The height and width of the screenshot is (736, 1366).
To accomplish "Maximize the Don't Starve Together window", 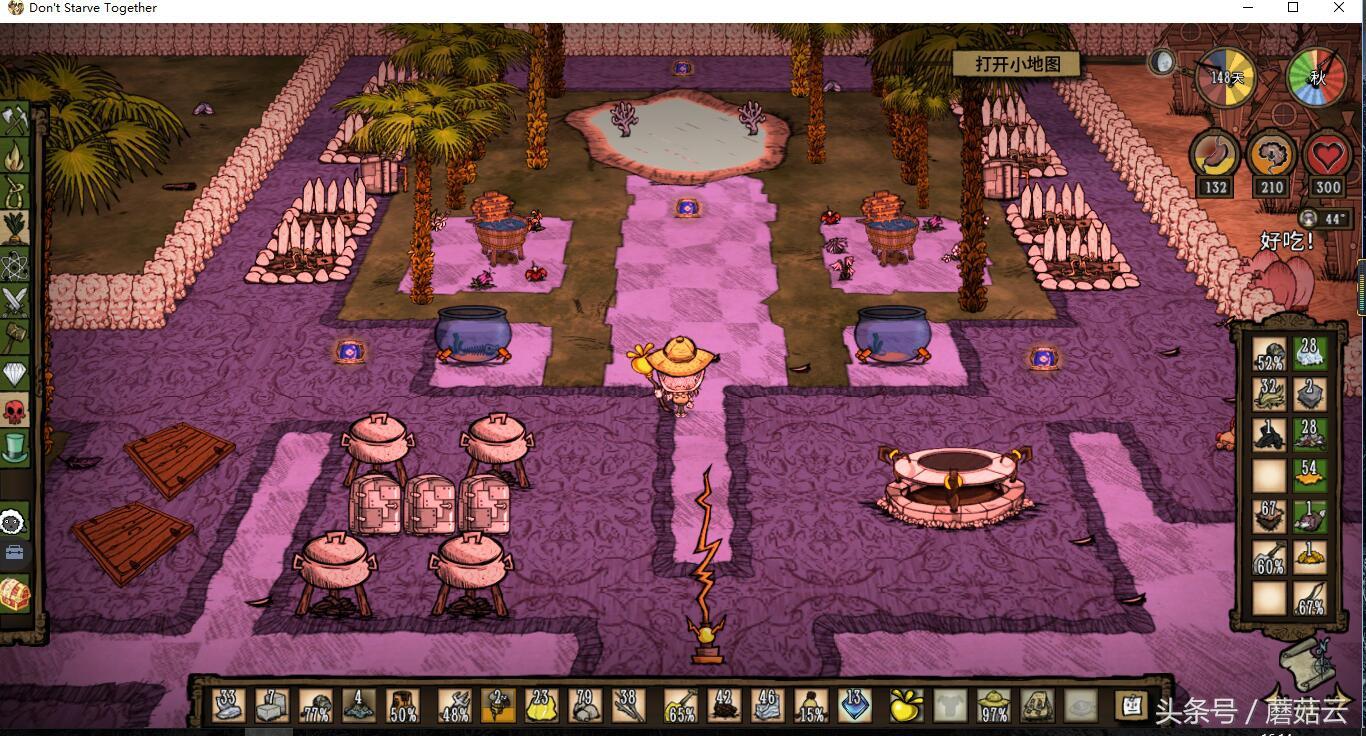I will (1293, 8).
